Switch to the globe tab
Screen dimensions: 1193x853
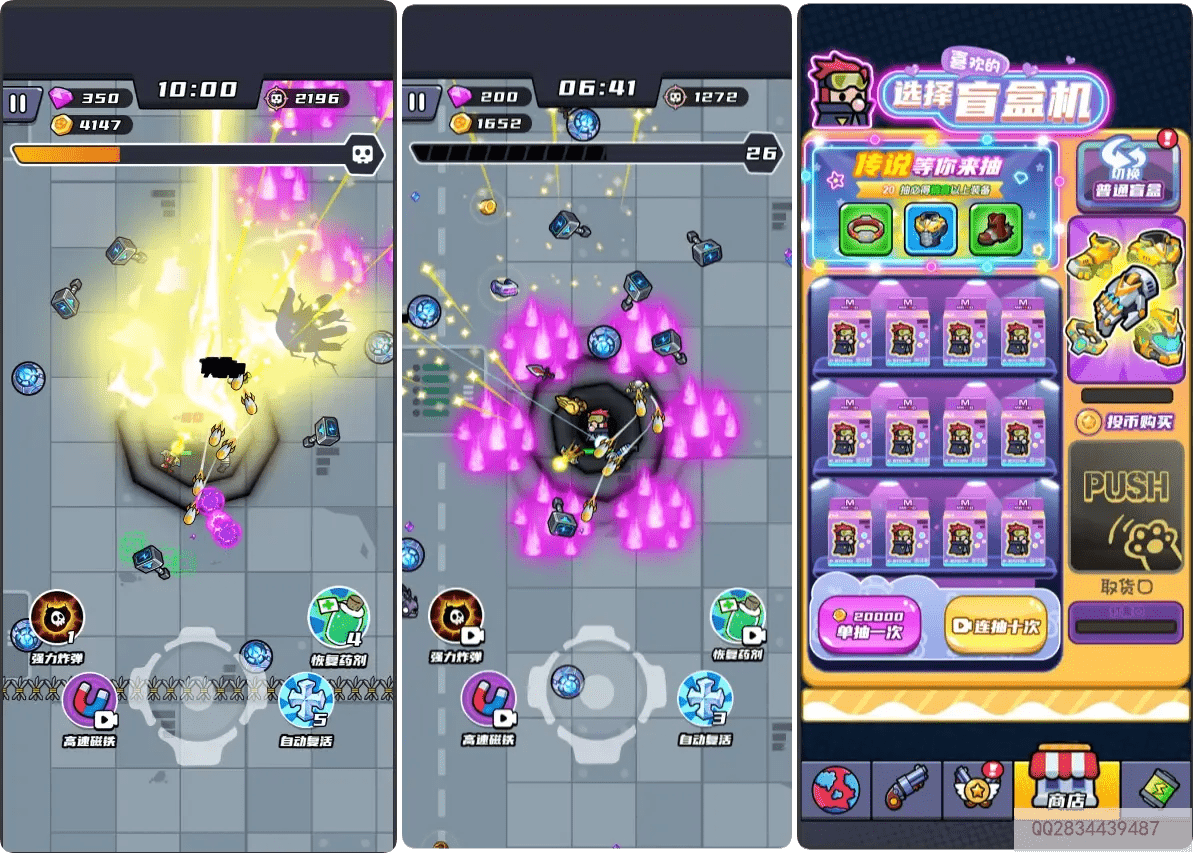pos(835,790)
